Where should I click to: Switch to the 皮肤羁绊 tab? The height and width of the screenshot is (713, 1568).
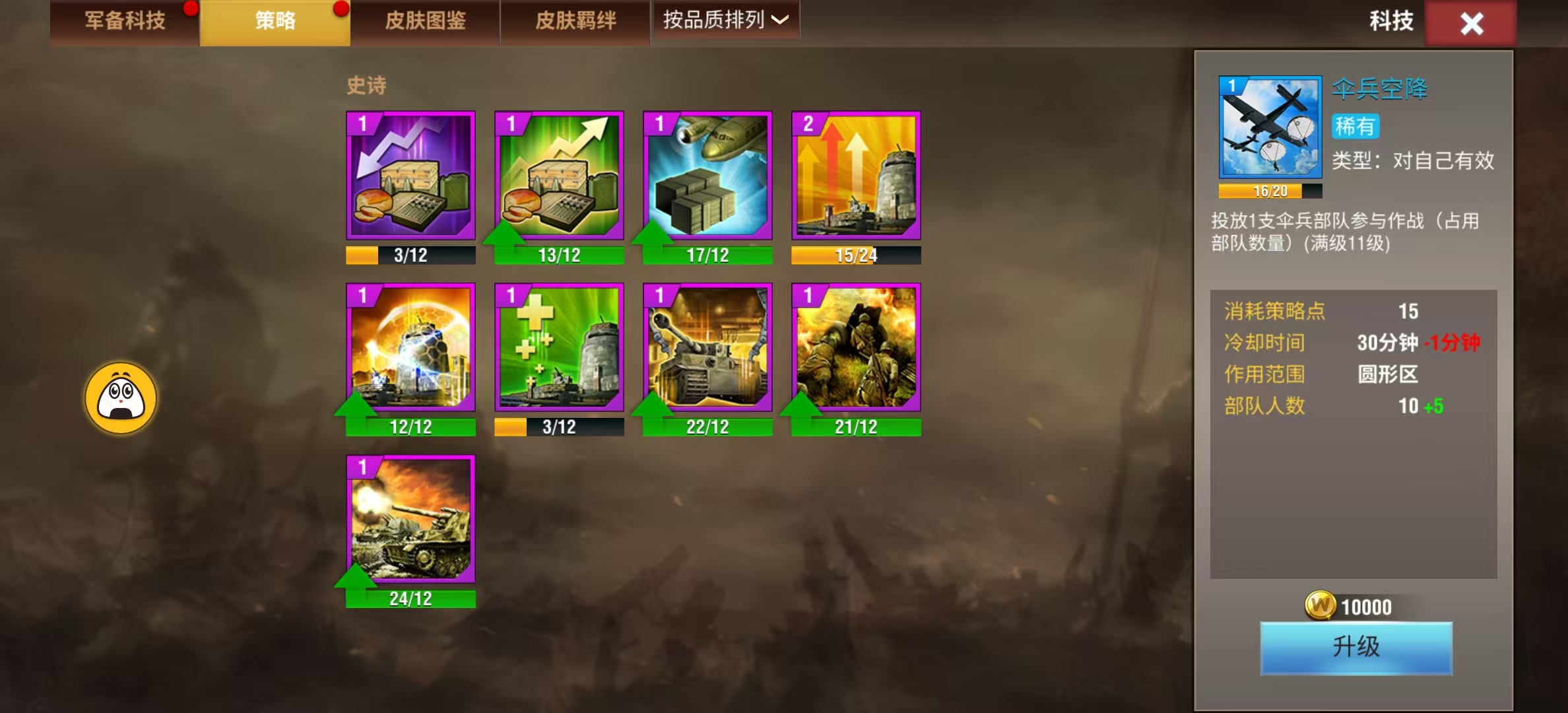coord(575,22)
